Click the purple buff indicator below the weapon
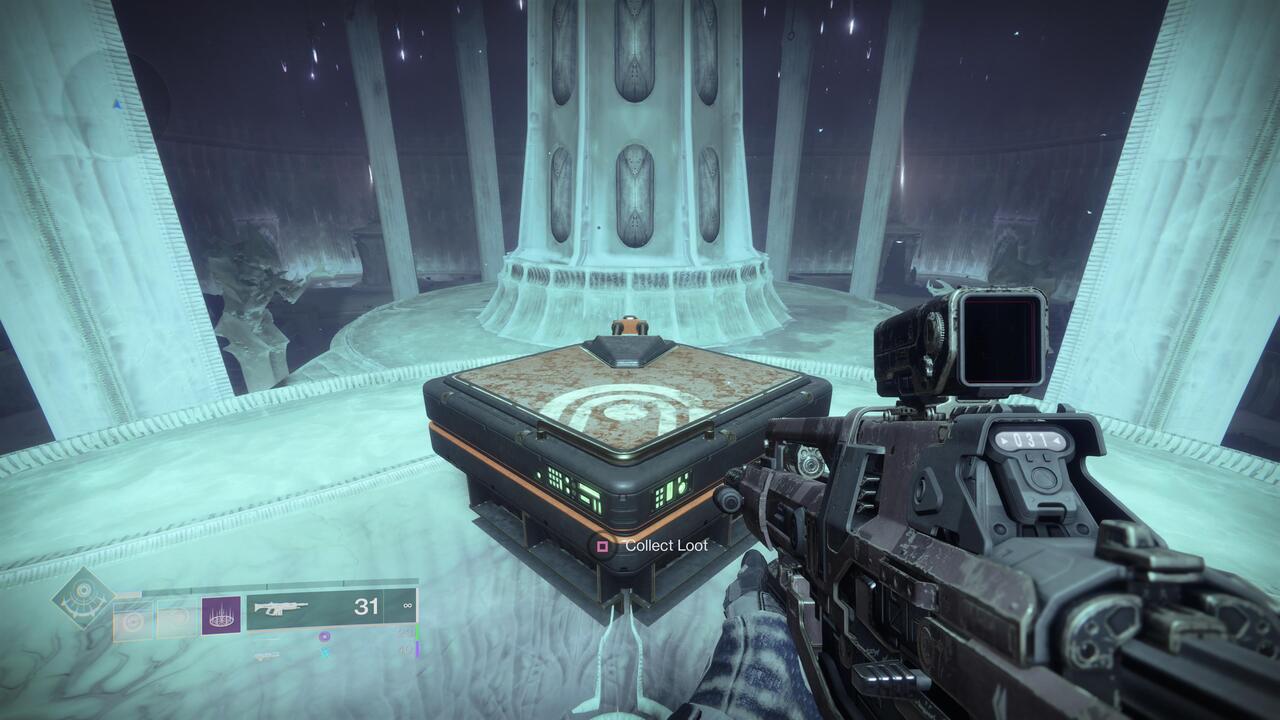 [325, 637]
